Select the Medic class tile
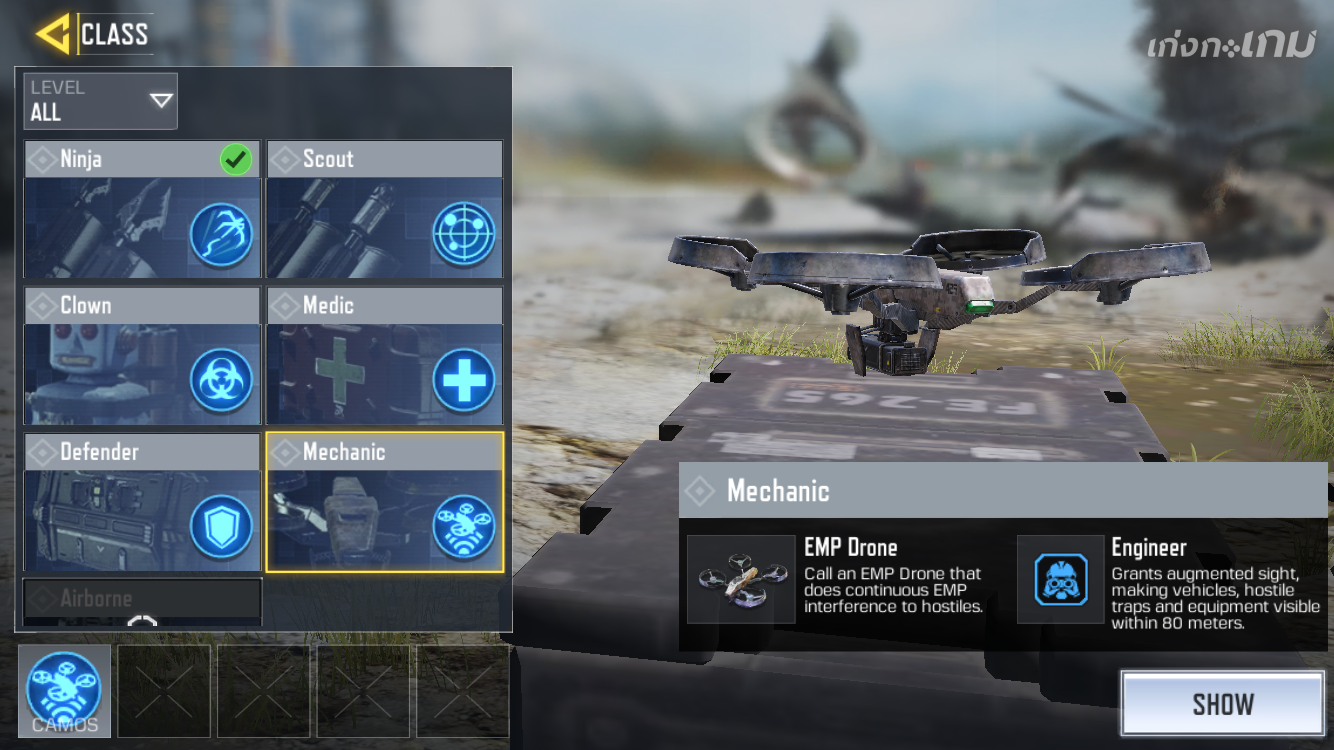1334x750 pixels. point(385,357)
